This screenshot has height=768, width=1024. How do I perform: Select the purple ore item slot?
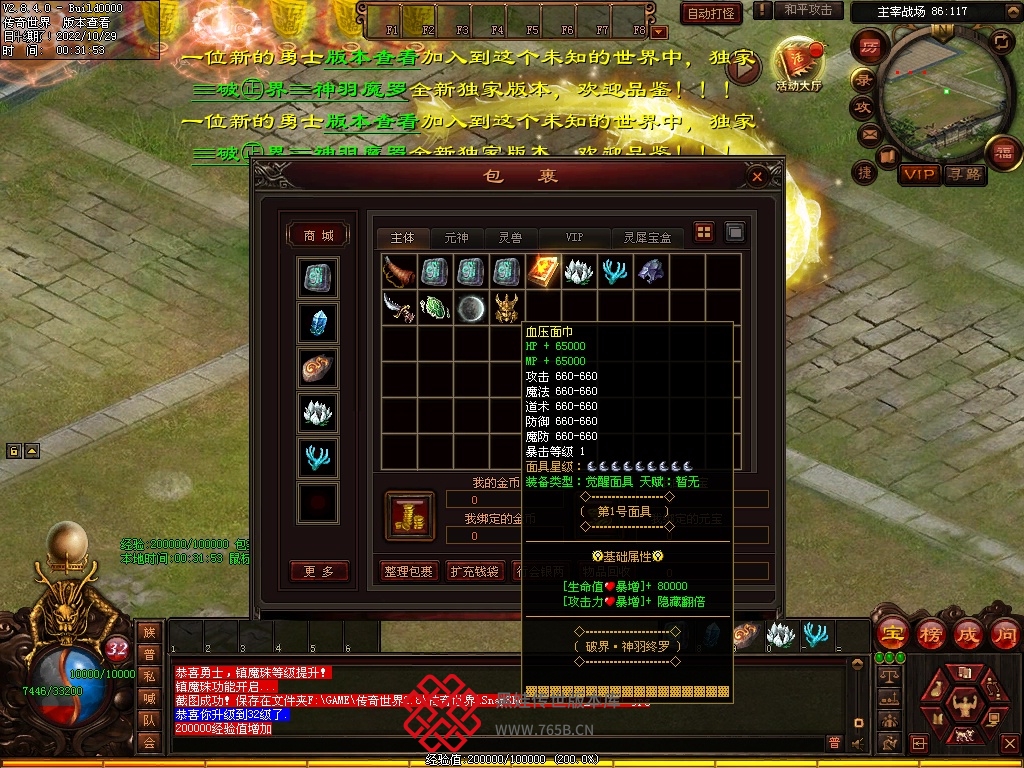[651, 271]
